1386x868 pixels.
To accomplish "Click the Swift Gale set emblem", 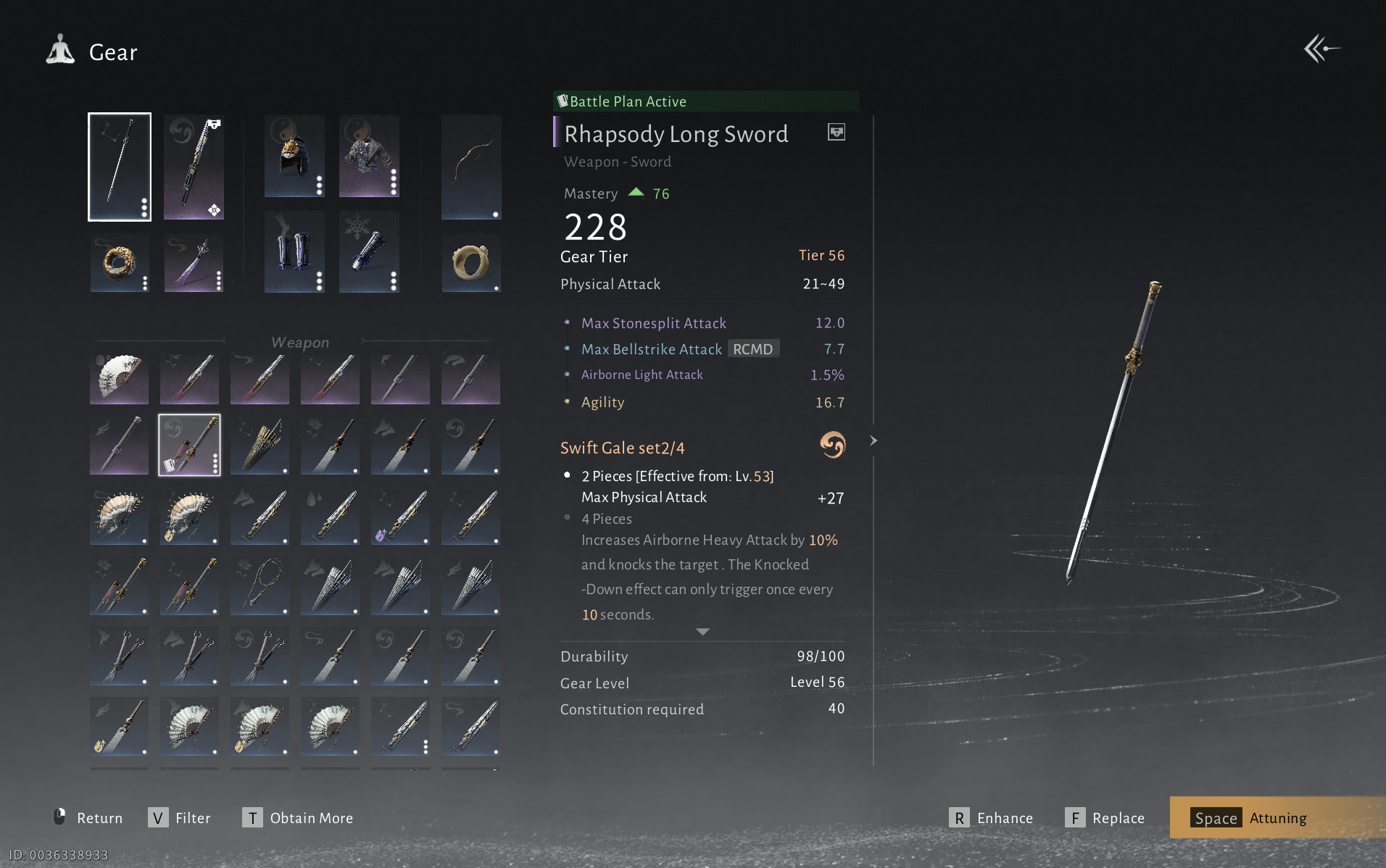I will coord(832,445).
